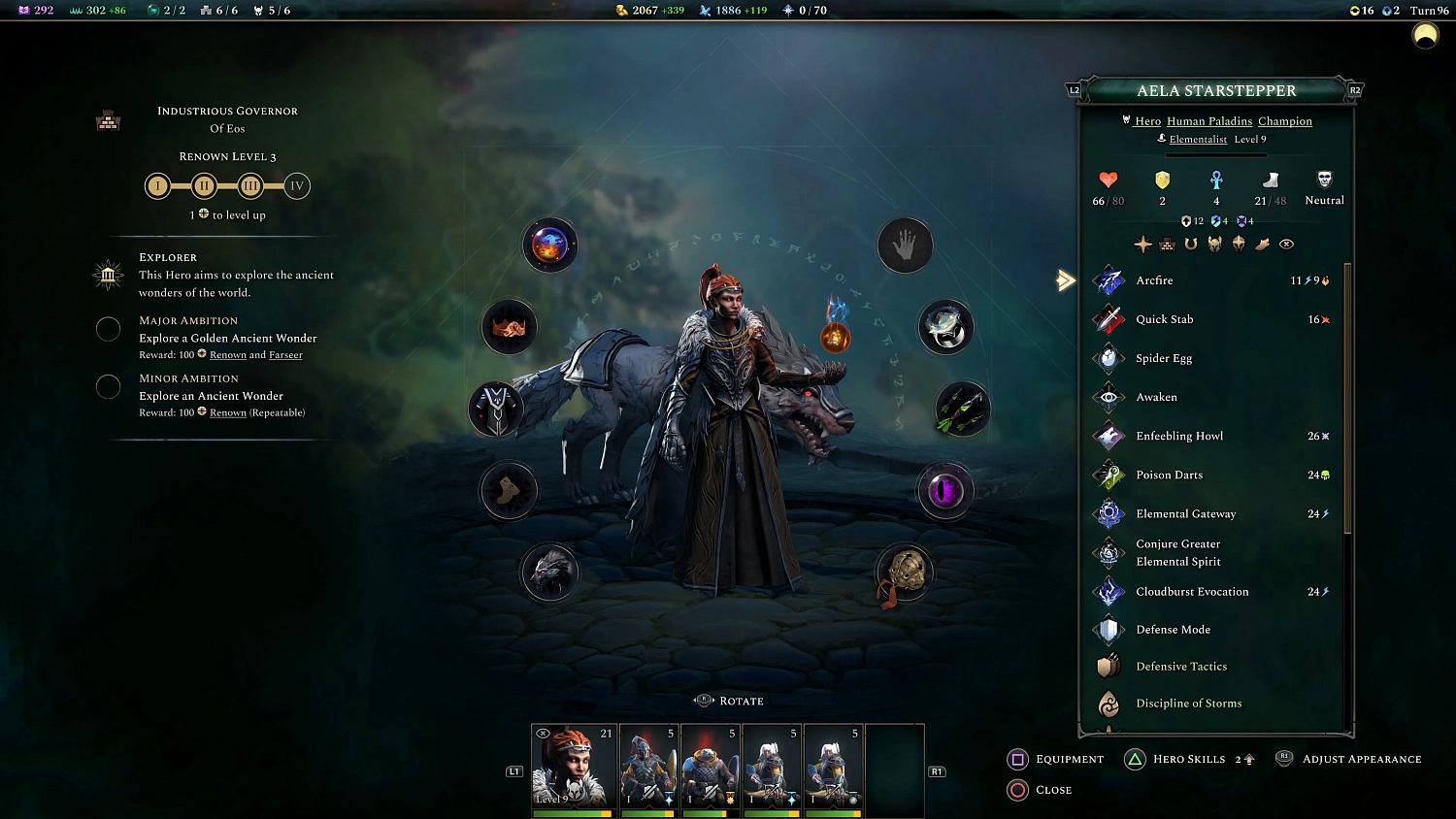Image resolution: width=1456 pixels, height=819 pixels.
Task: Click the yellow collapse arrow beside the hero panel
Action: coord(1065,280)
